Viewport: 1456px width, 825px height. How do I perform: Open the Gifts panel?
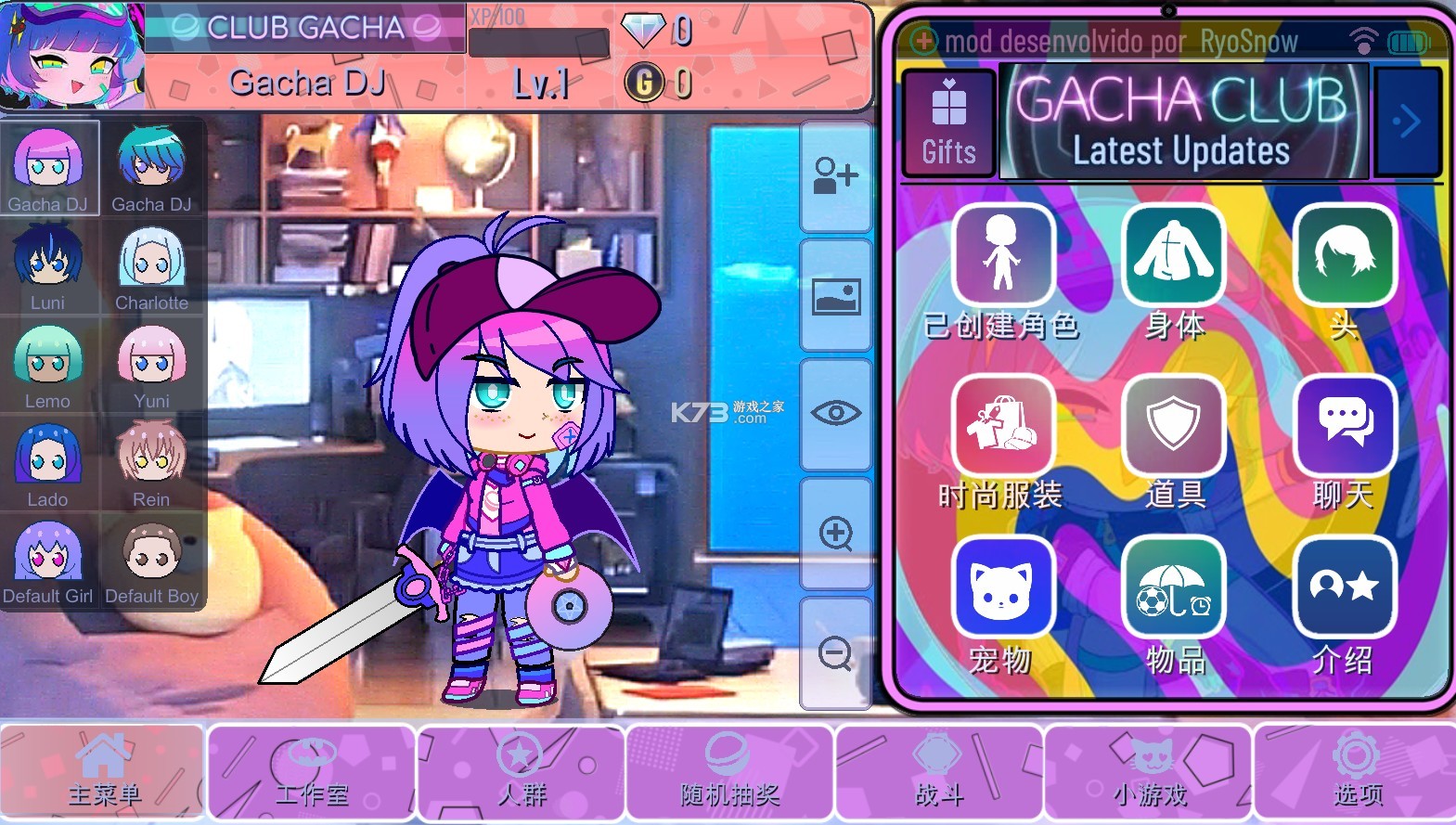click(x=947, y=121)
